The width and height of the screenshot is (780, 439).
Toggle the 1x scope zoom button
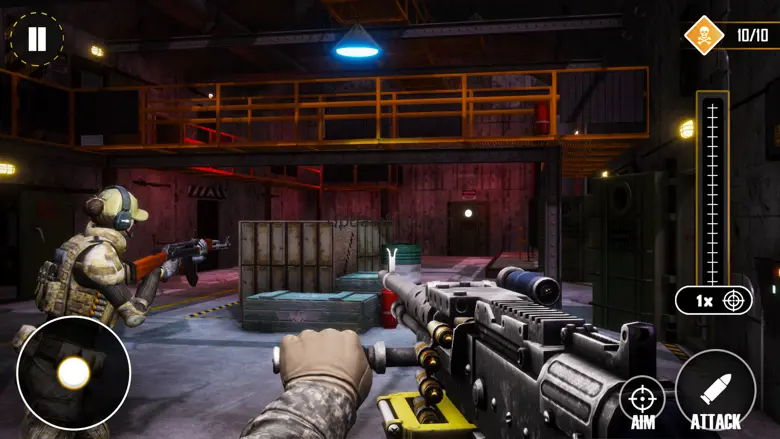[x=713, y=300]
